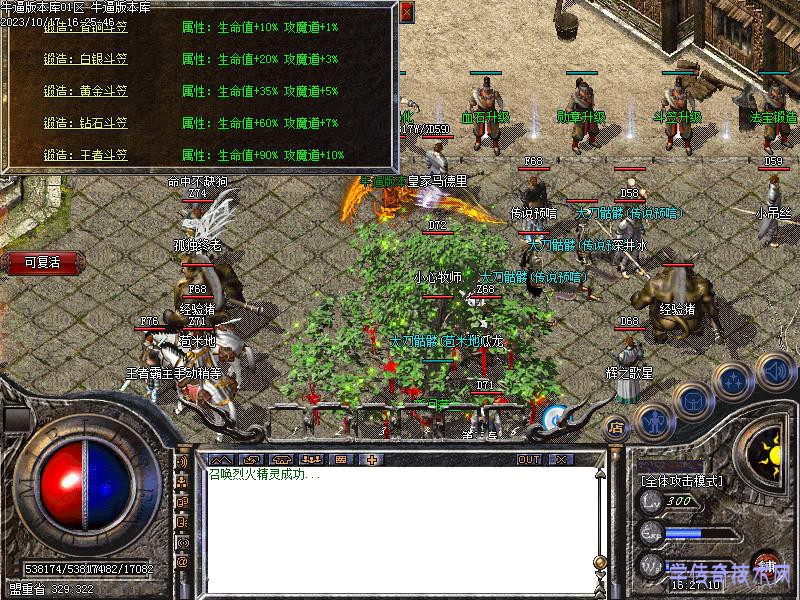800x600 pixels.
Task: Toggle sound with the speaker button
Action: (775, 369)
